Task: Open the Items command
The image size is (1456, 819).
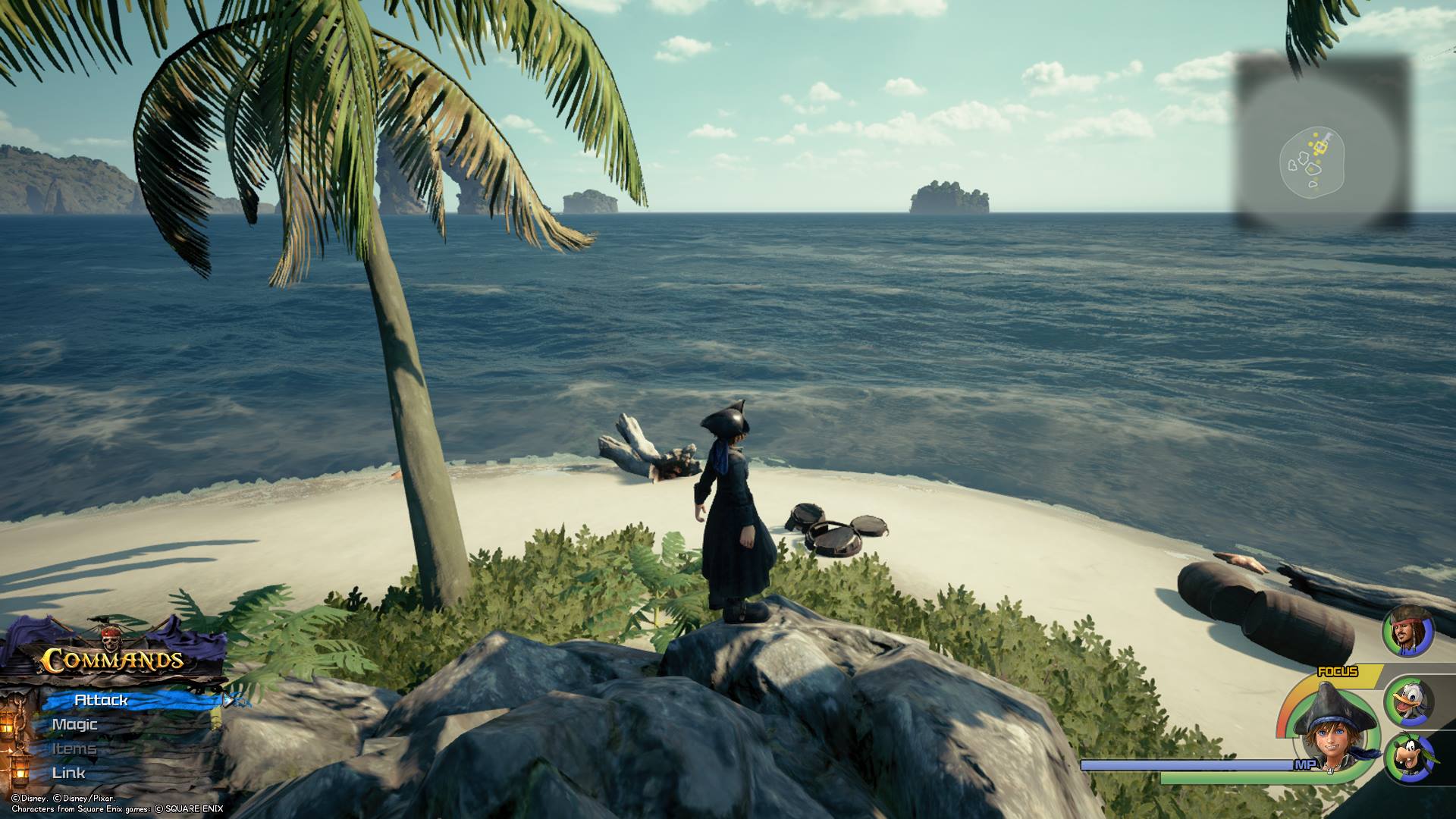Action: [74, 748]
